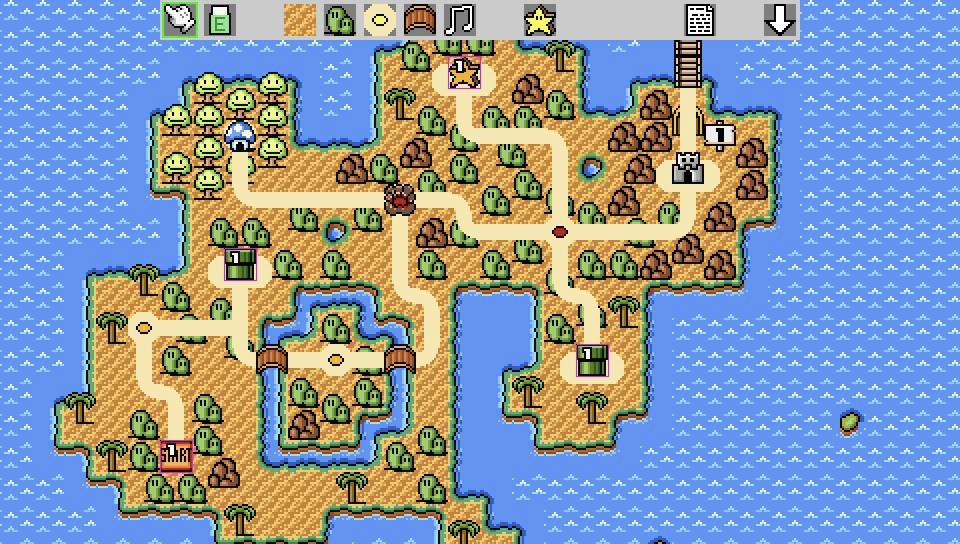Open the music note settings

point(459,20)
